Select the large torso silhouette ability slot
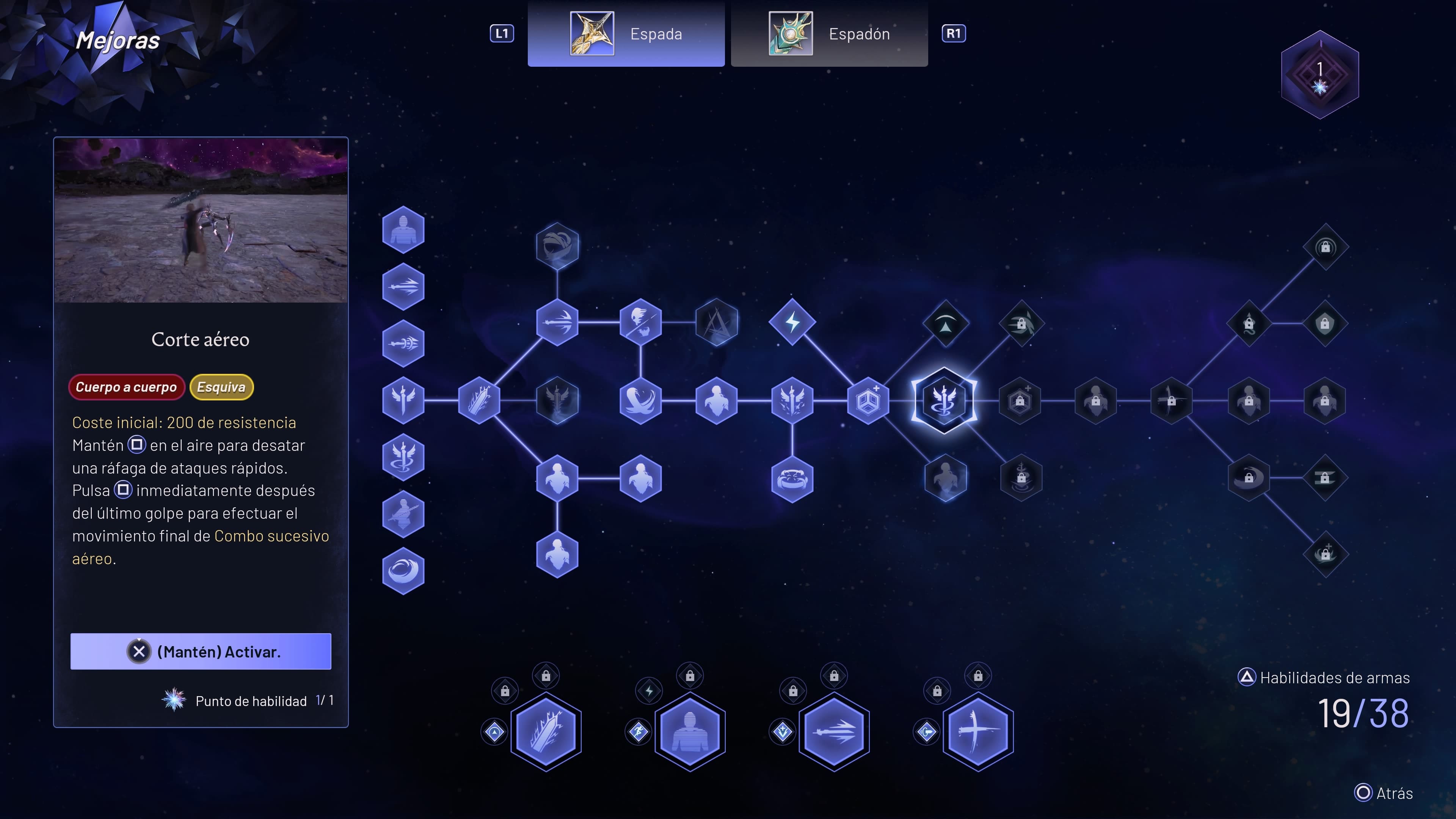The image size is (1456, 819). [690, 731]
